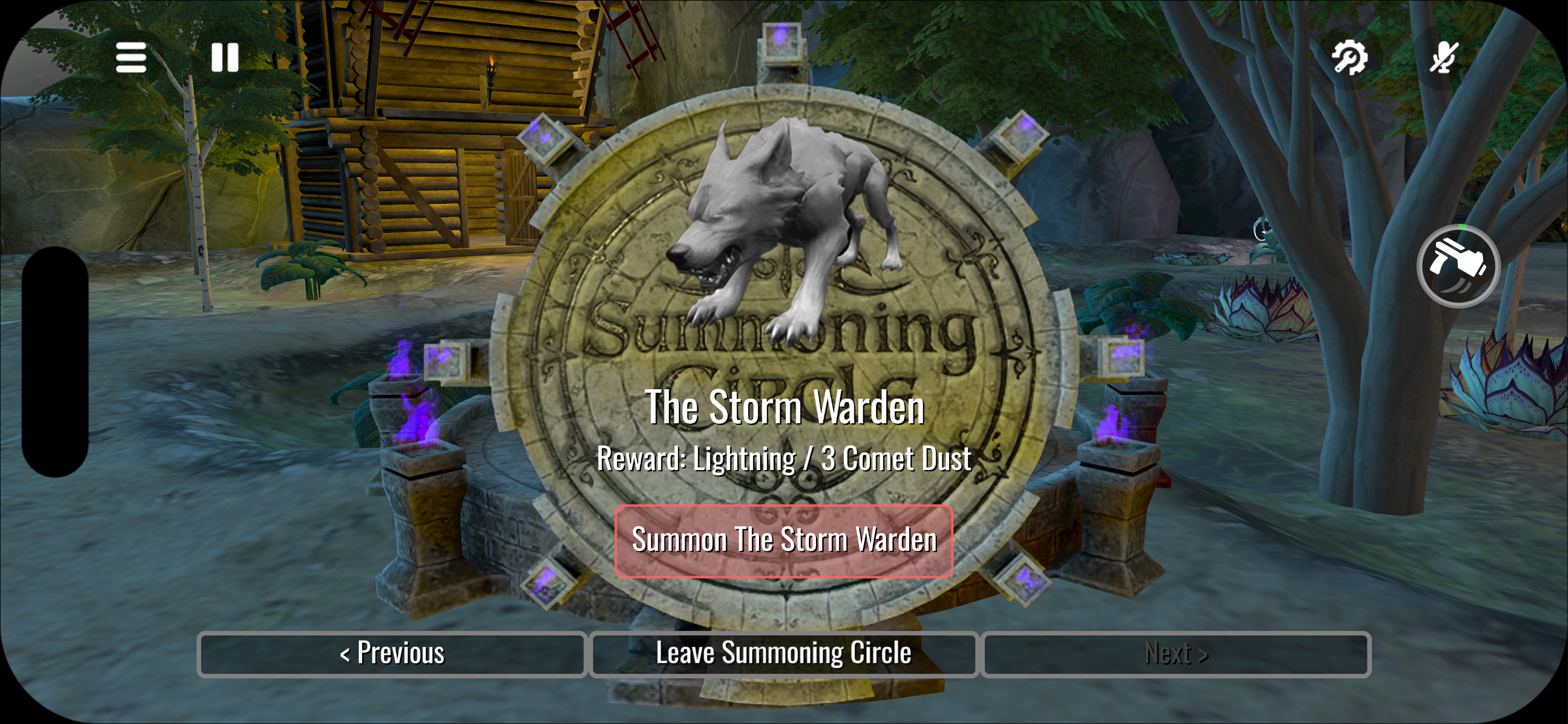
Task: Toggle the muted microphone icon
Action: click(x=1443, y=58)
